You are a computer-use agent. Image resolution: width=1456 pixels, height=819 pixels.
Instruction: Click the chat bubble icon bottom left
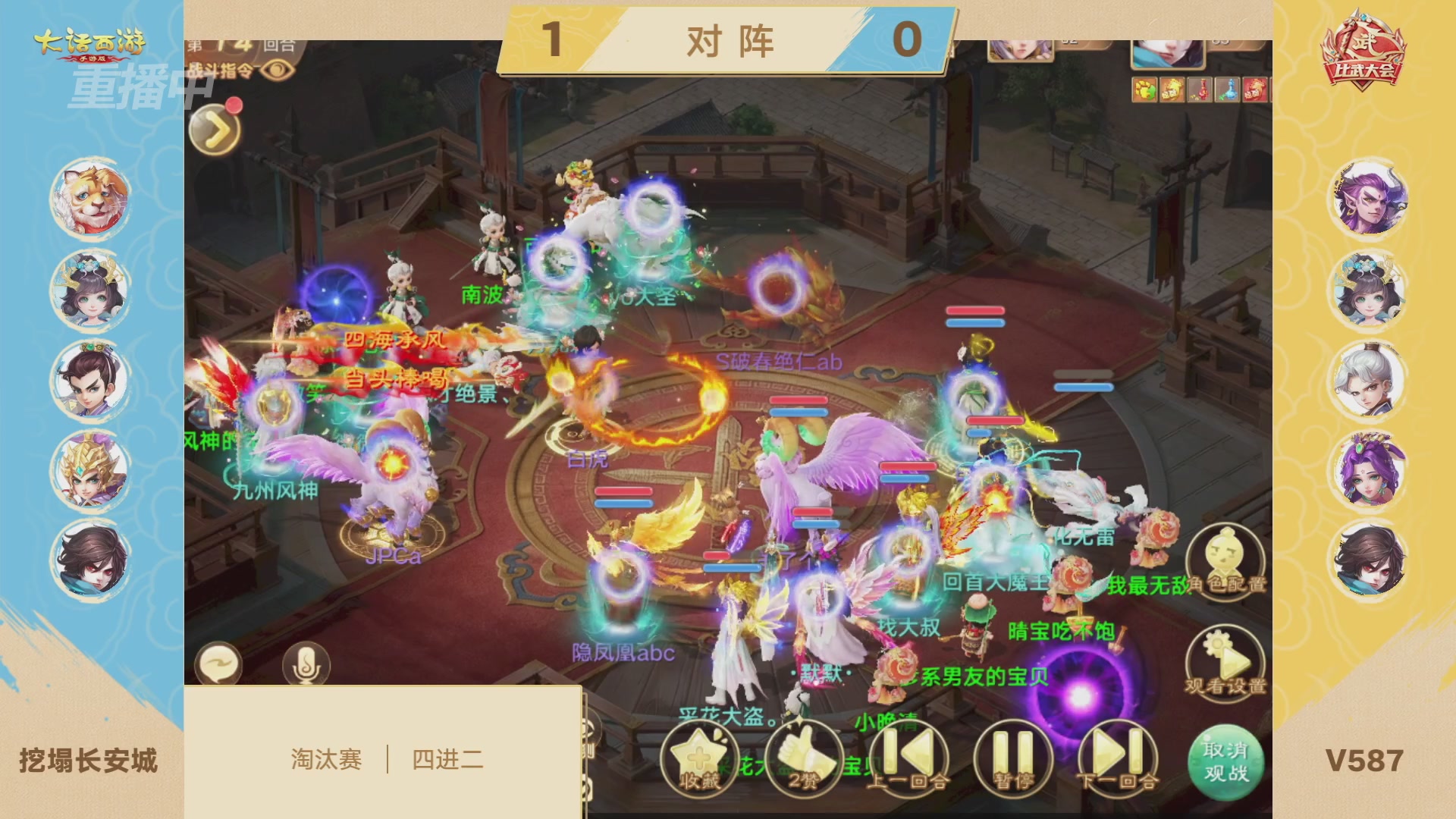point(219,663)
